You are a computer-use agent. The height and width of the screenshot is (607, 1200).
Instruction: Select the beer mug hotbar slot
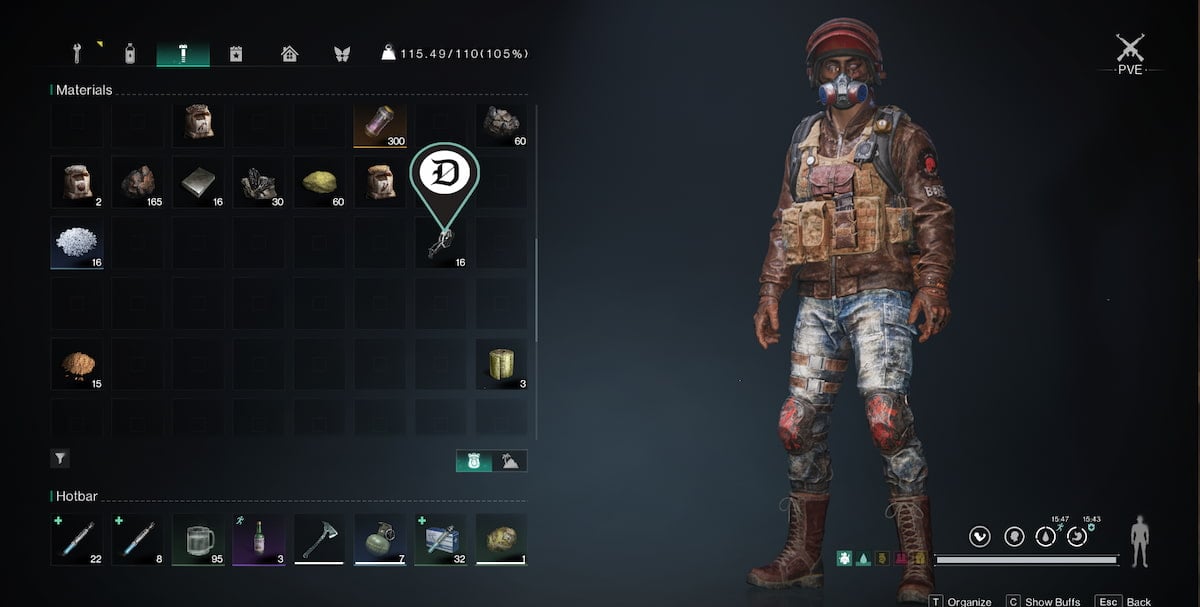198,540
